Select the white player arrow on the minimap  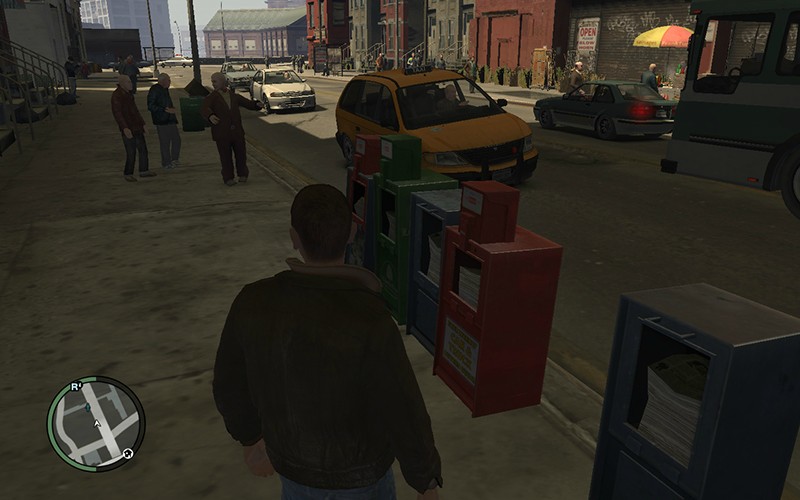tap(97, 423)
